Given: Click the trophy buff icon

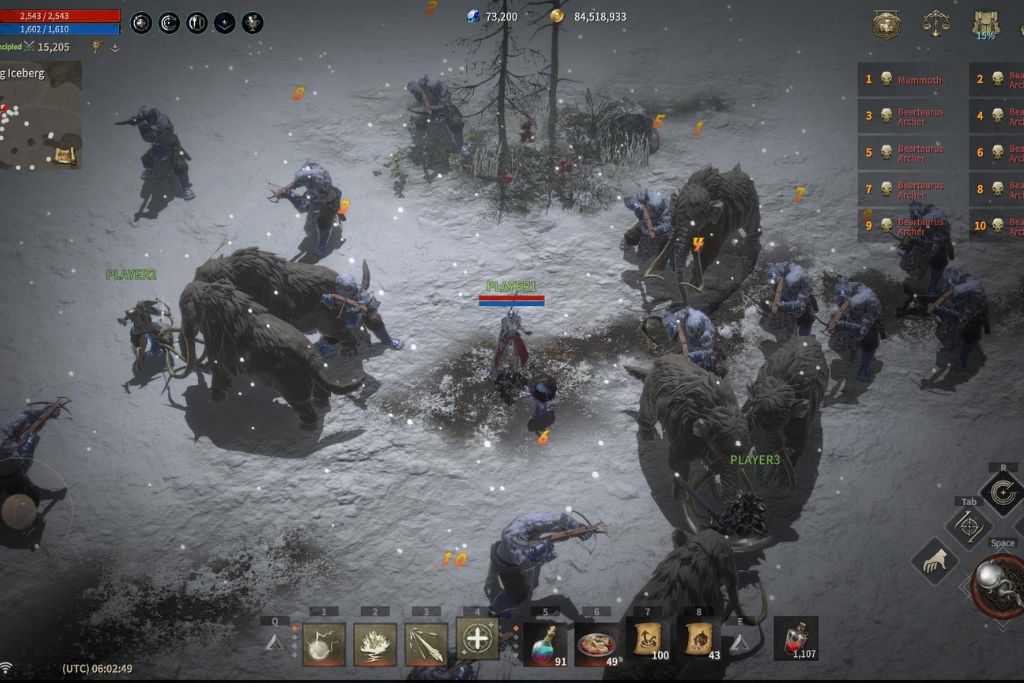Looking at the screenshot, I should tap(253, 22).
